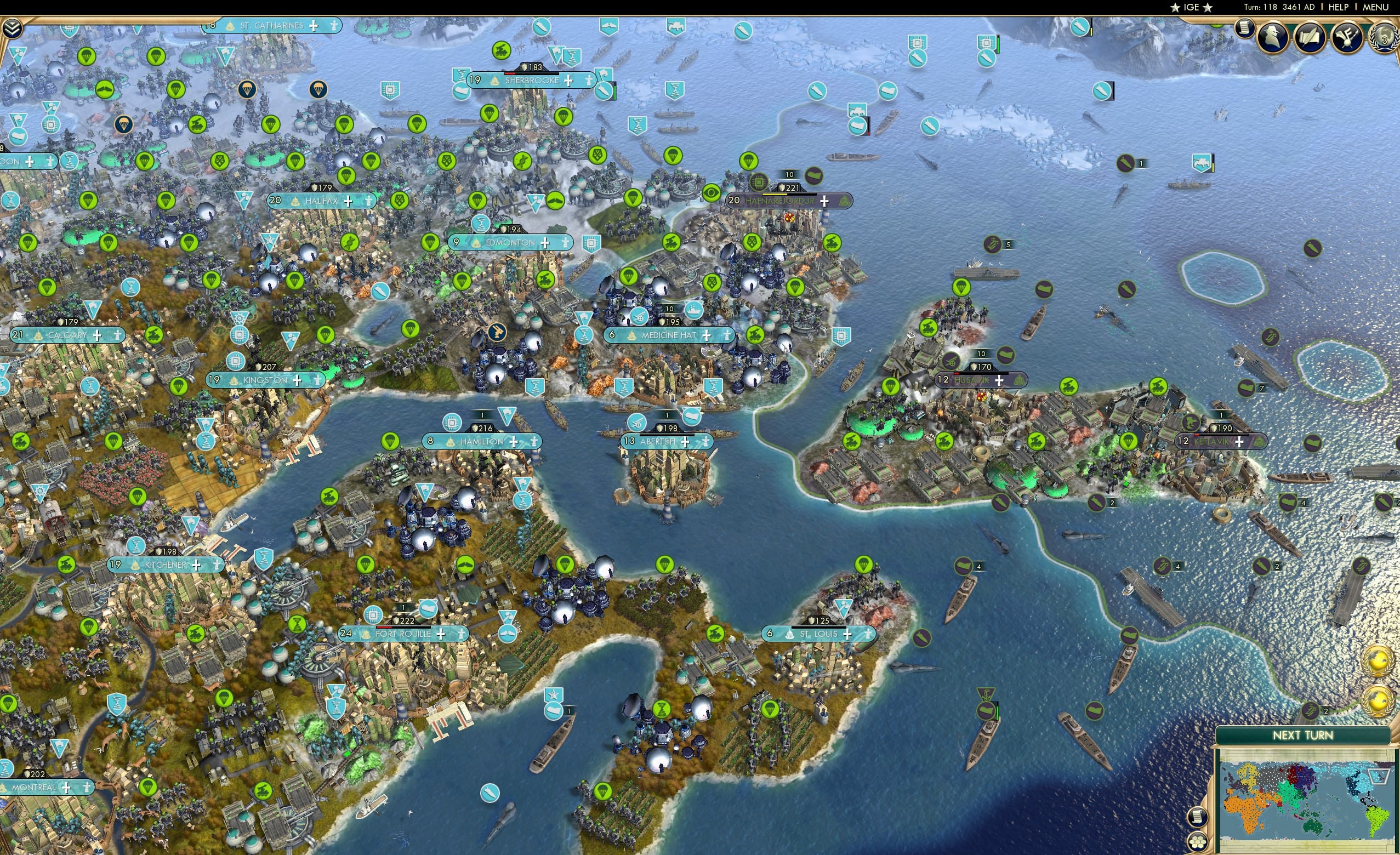The width and height of the screenshot is (1400, 855).
Task: Expand the Montreal city banner plus button
Action: click(x=67, y=789)
